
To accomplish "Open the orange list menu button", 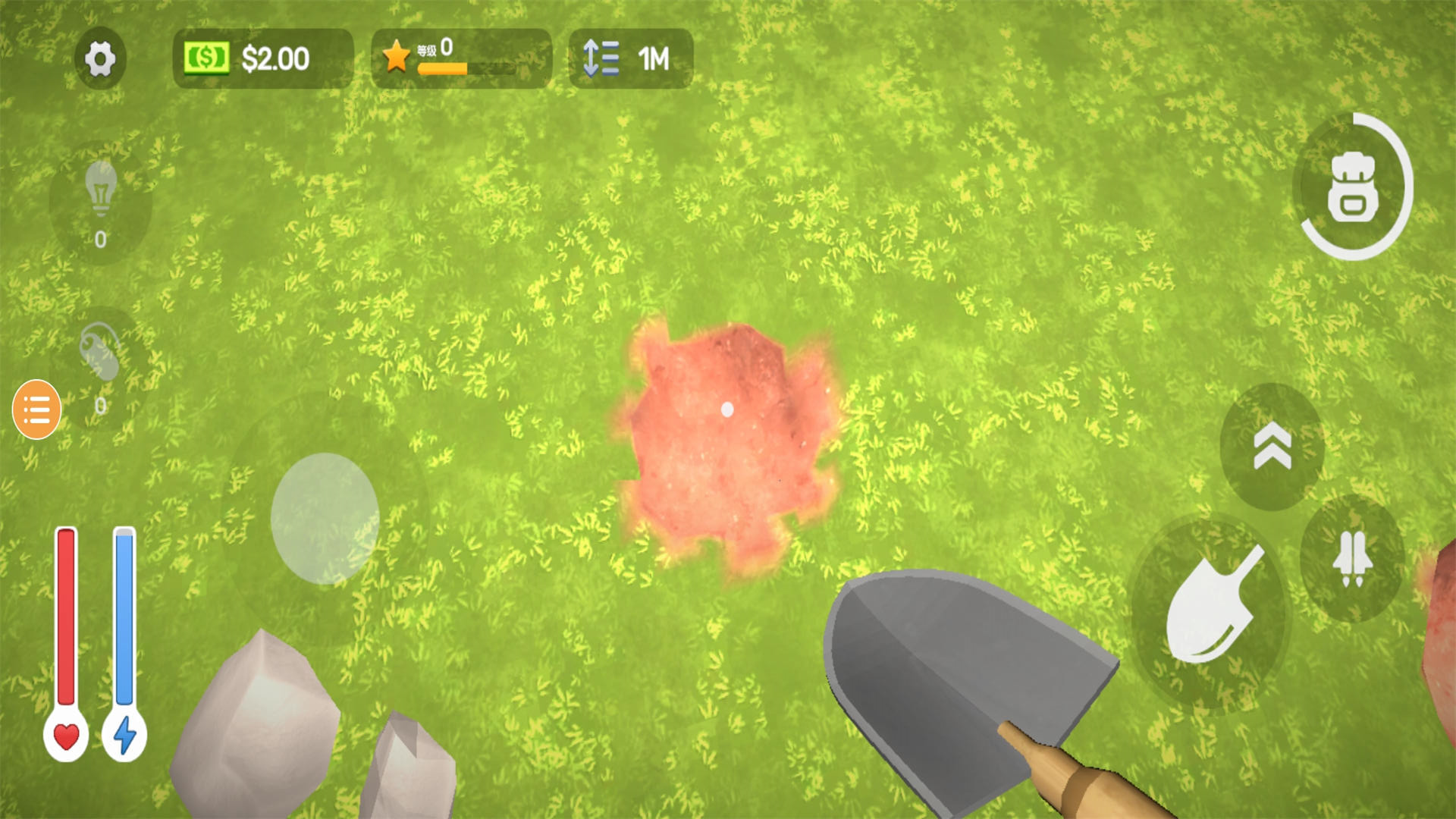I will 36,409.
